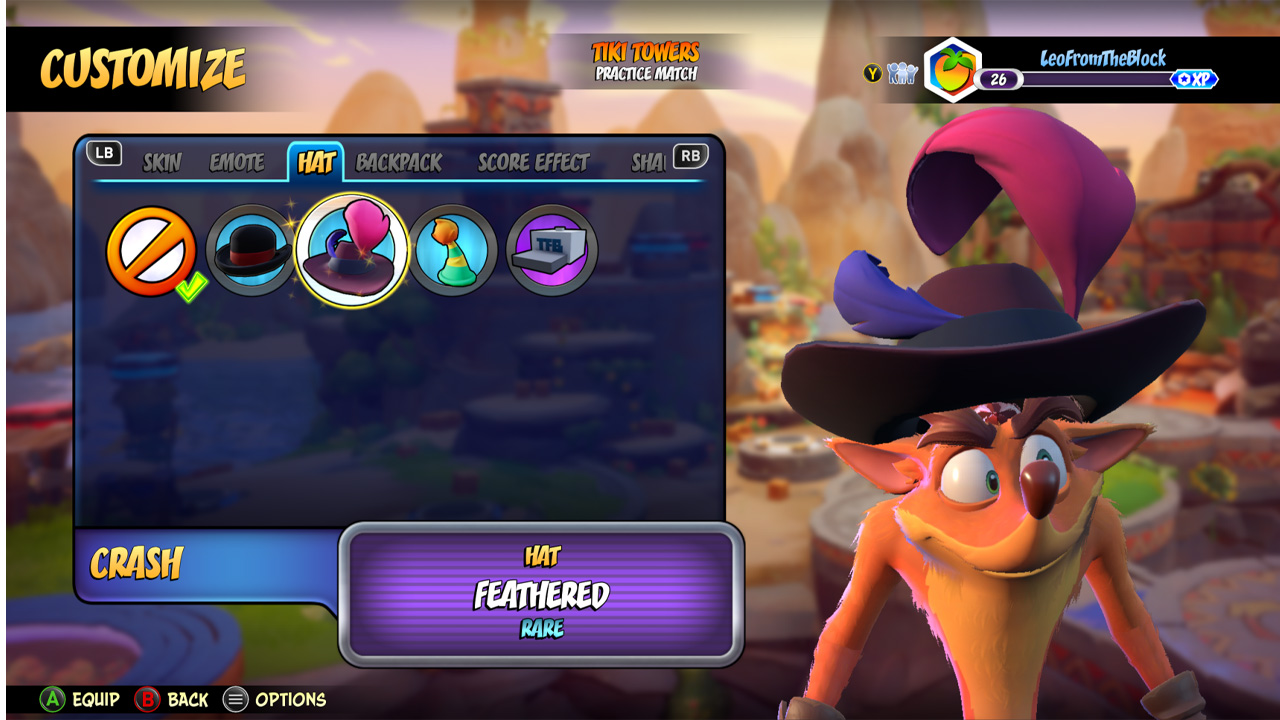Select the black bowler hat
This screenshot has width=1280, height=720.
(x=251, y=251)
